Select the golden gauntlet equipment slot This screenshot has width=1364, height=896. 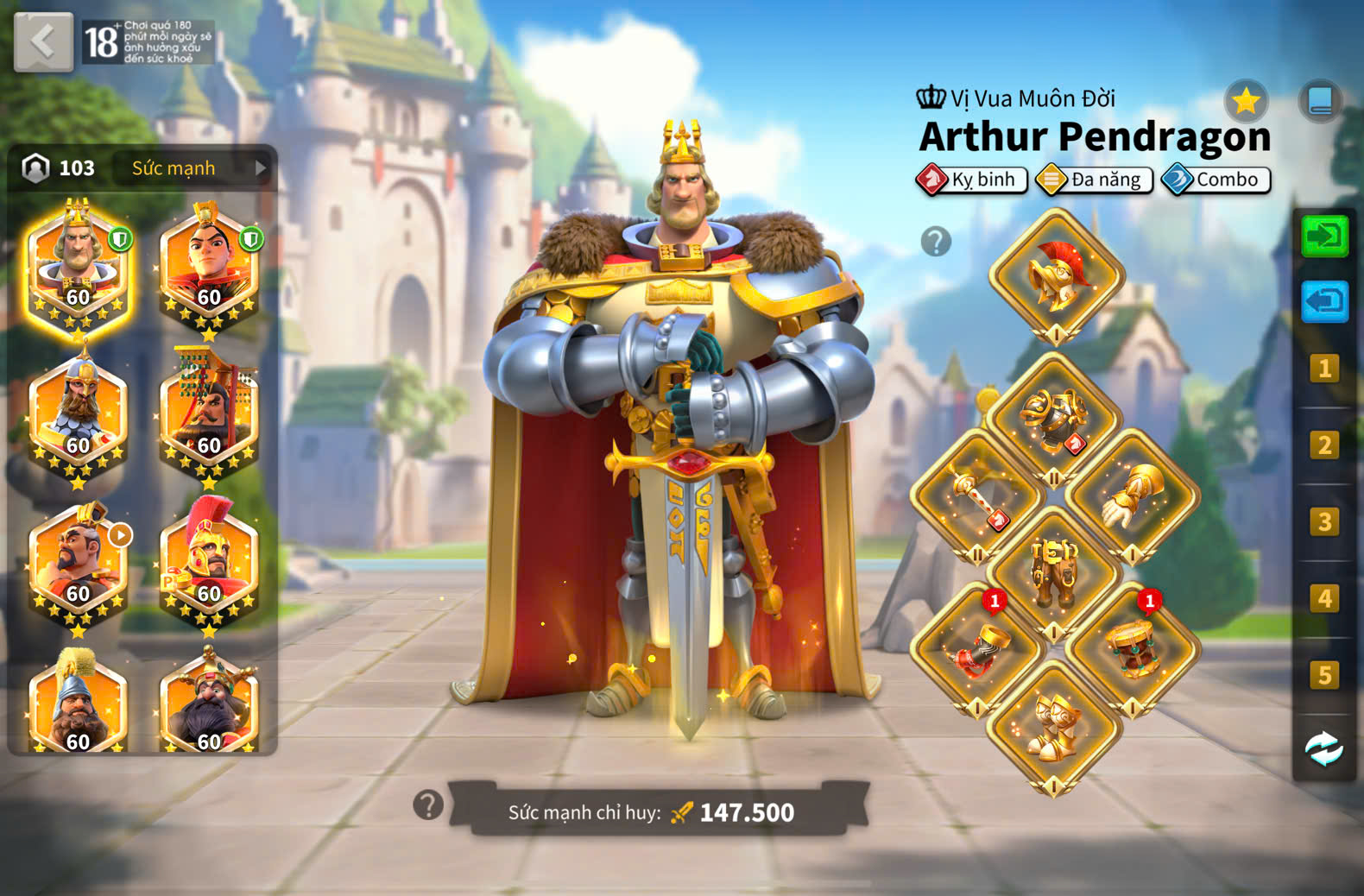[1133, 496]
